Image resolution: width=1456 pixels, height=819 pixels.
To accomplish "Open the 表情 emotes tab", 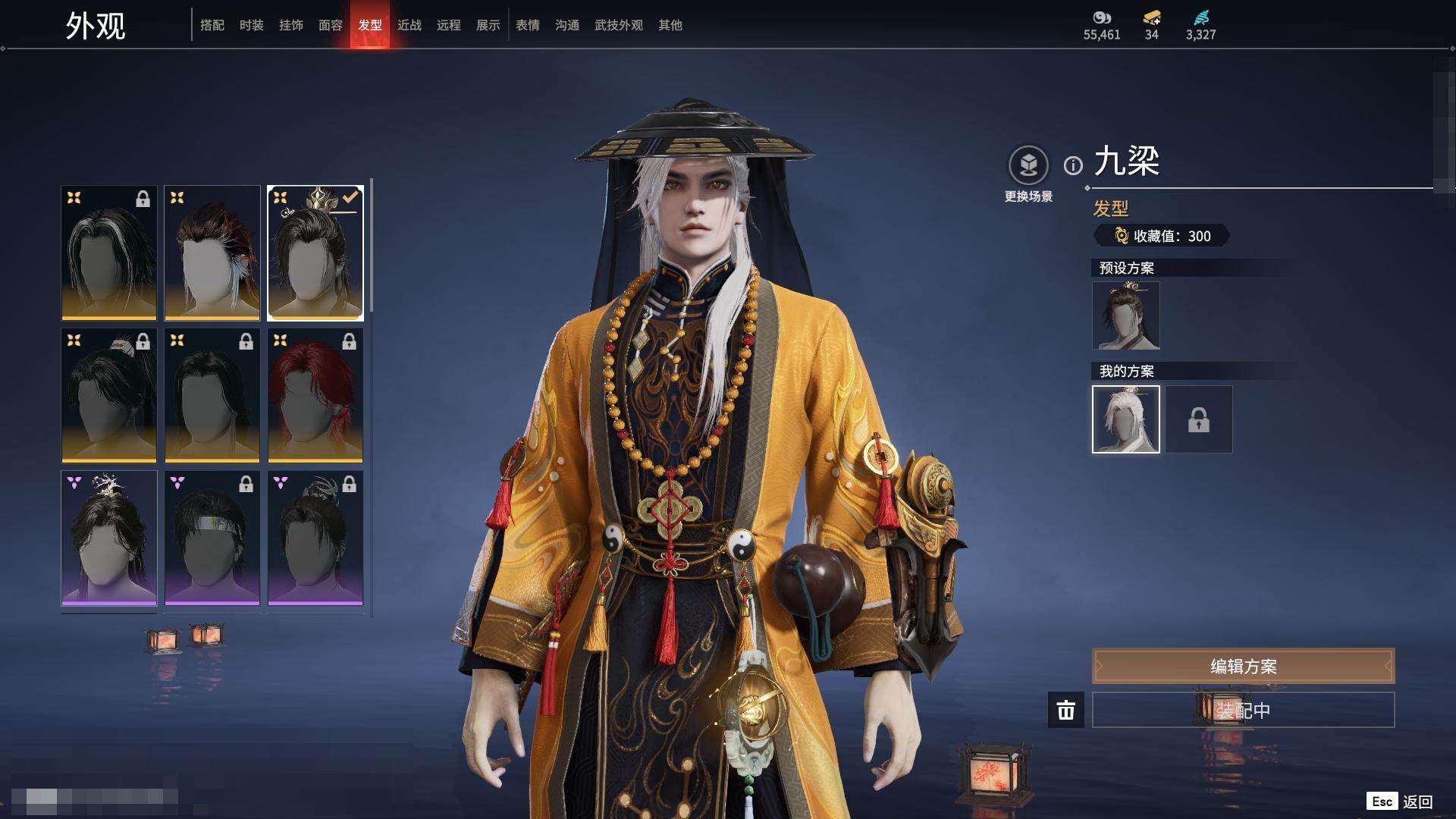I will (528, 25).
